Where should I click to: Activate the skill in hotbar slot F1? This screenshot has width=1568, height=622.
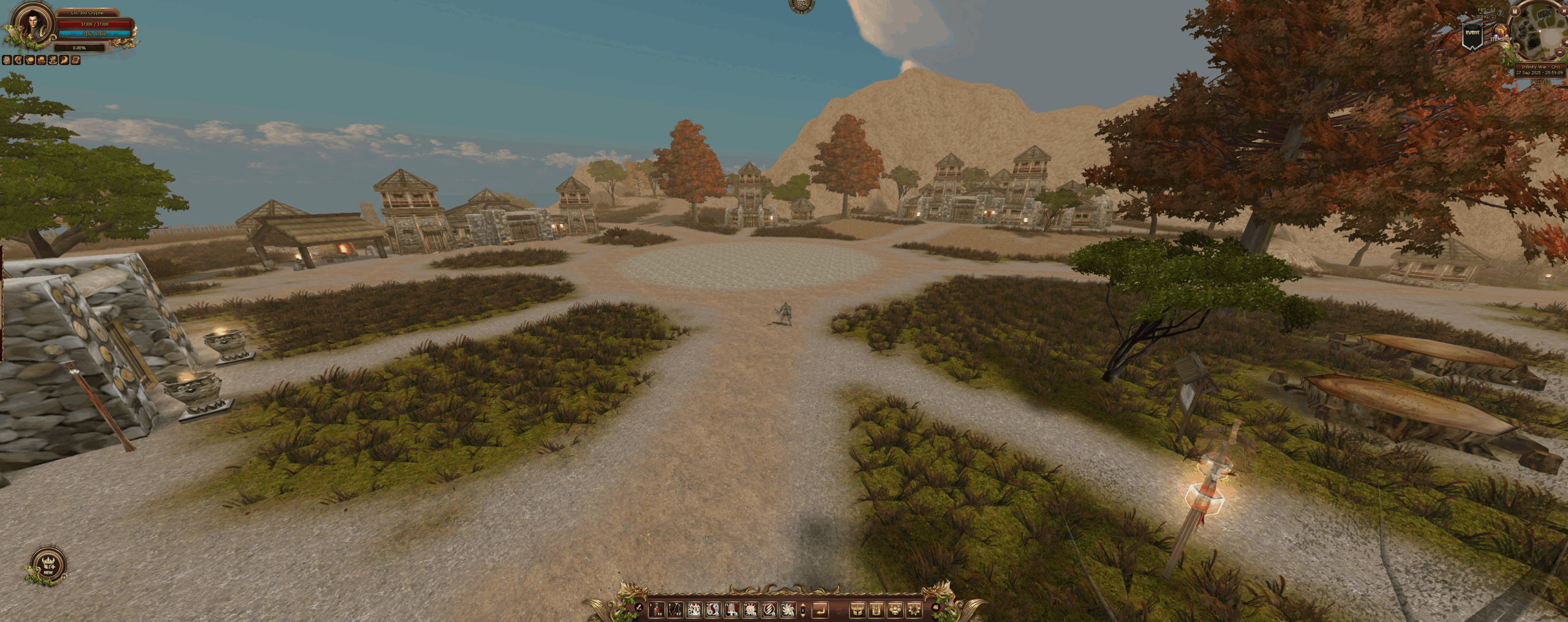click(731, 609)
